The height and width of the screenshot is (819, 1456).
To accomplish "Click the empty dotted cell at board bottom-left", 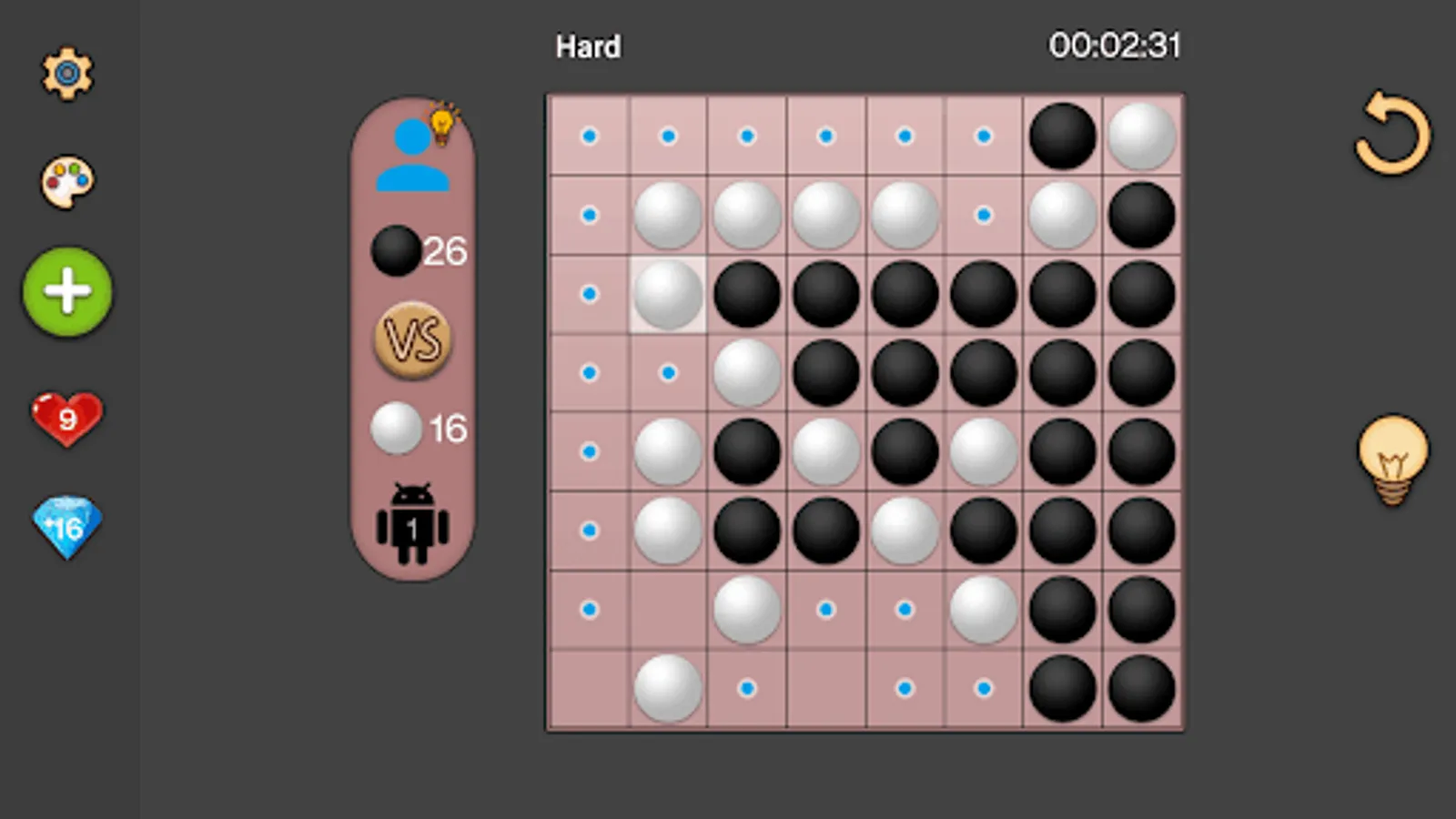I will click(x=589, y=610).
